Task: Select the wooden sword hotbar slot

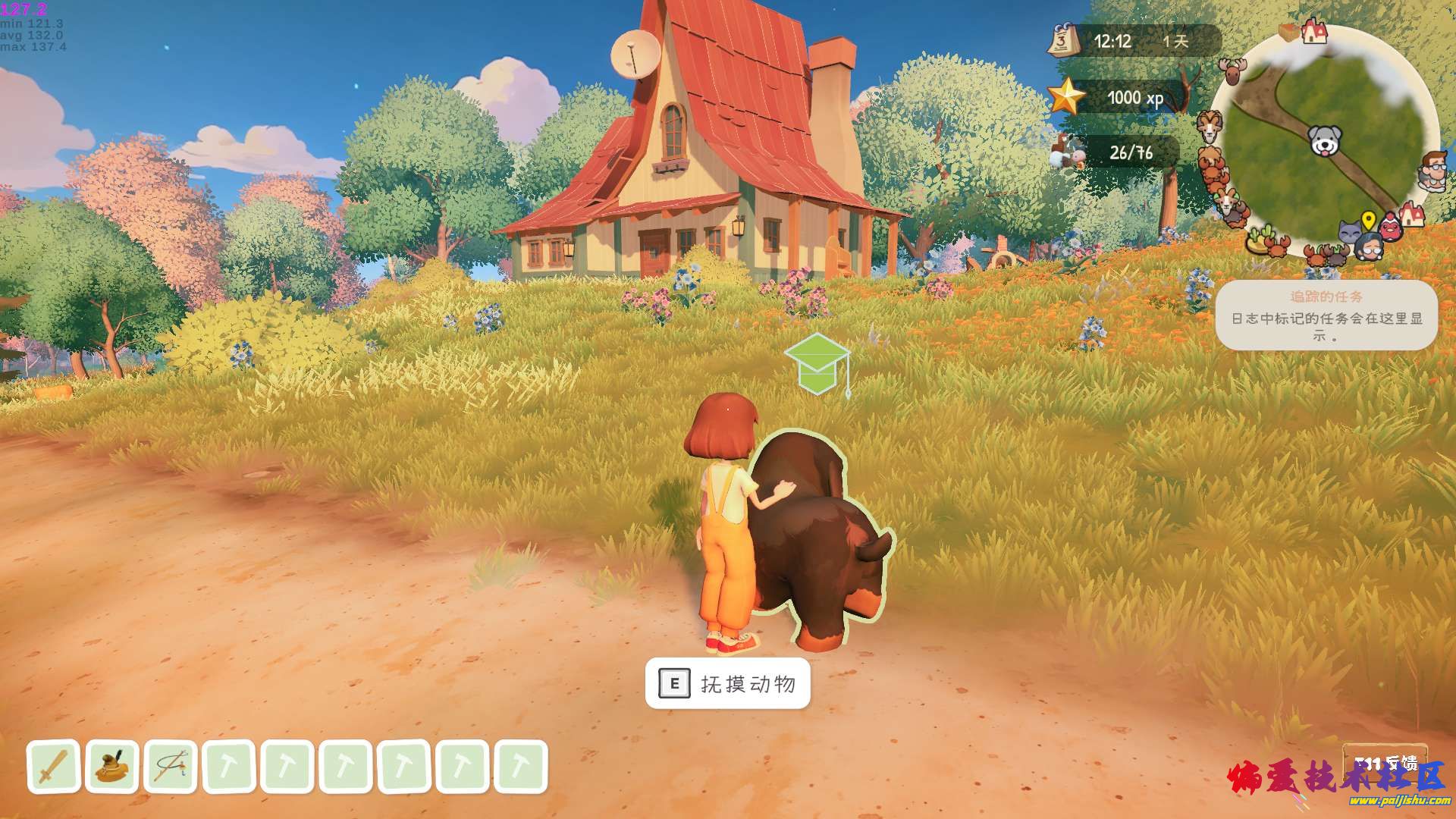Action: pyautogui.click(x=54, y=767)
